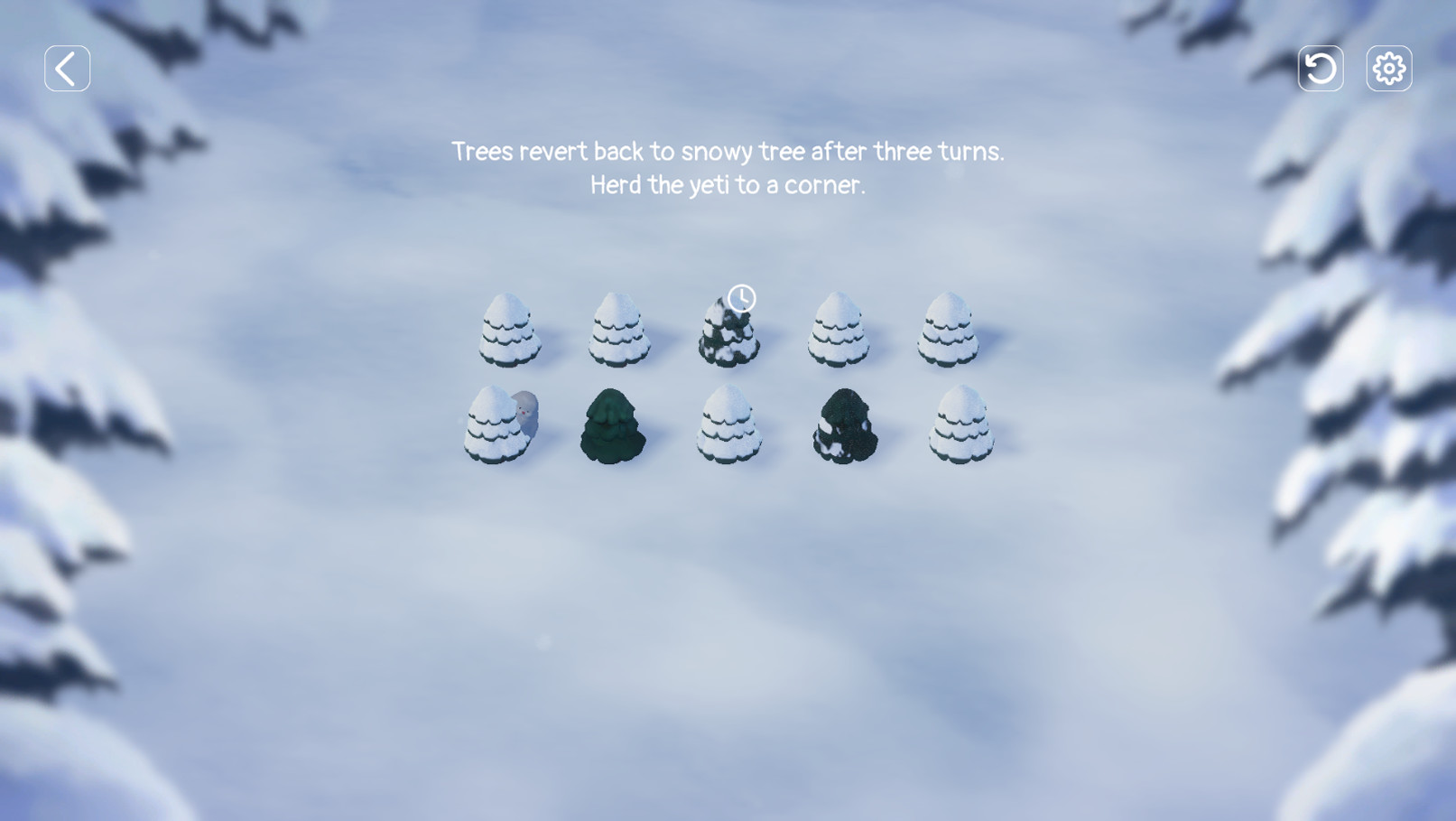Click the line 'Trees revert back to snowy tree'

[x=728, y=151]
